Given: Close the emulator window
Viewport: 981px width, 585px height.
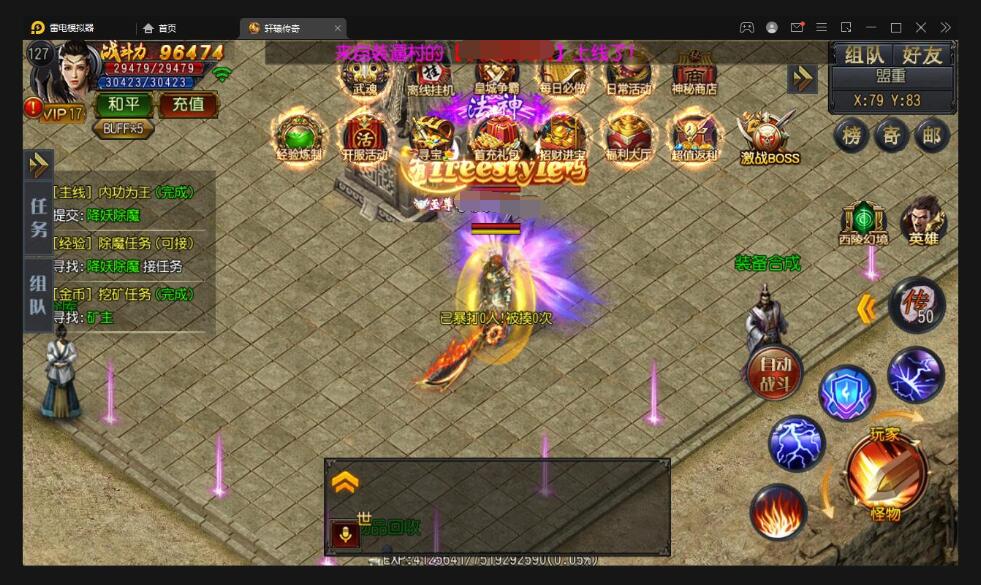Looking at the screenshot, I should coord(921,27).
